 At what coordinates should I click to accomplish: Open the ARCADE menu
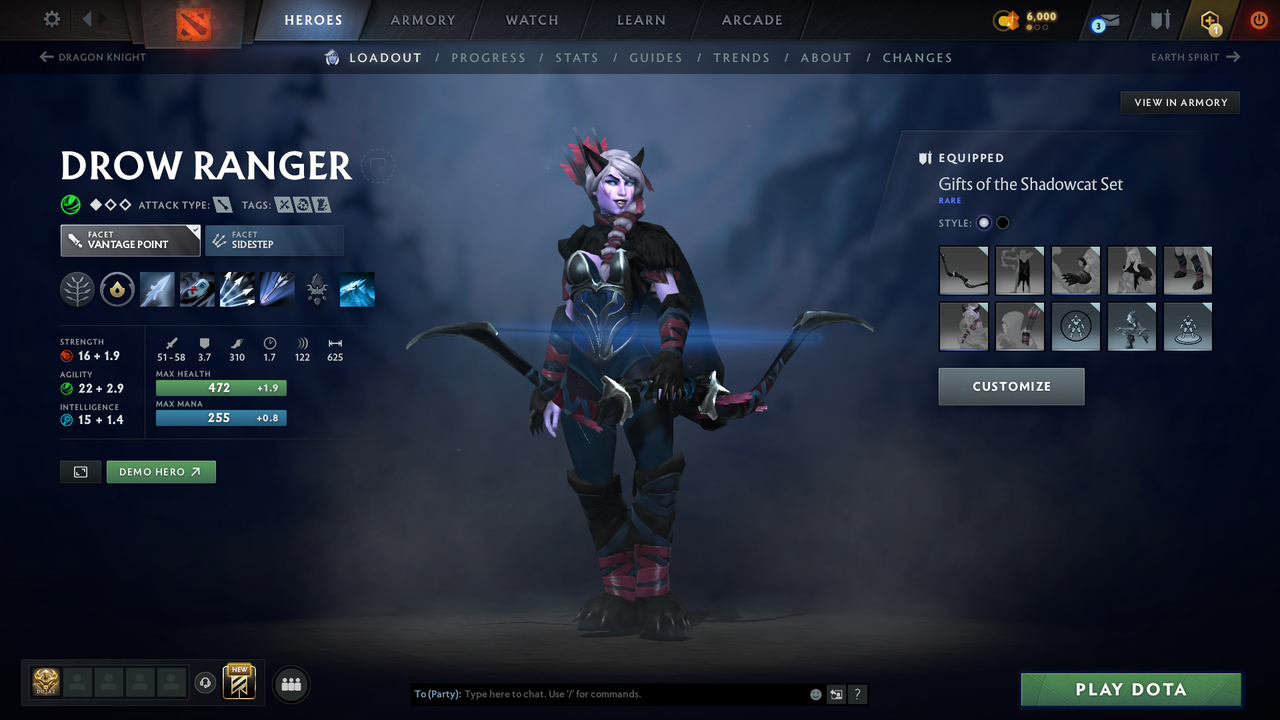coord(751,20)
